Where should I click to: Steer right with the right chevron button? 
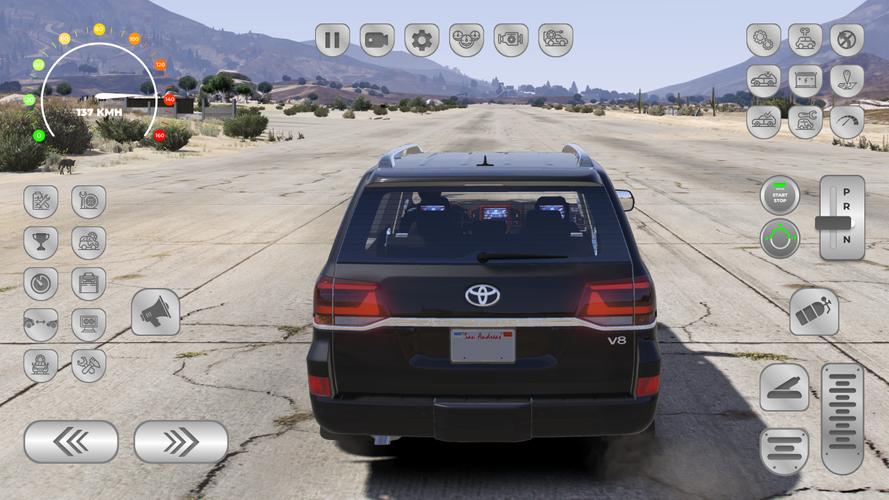181,441
